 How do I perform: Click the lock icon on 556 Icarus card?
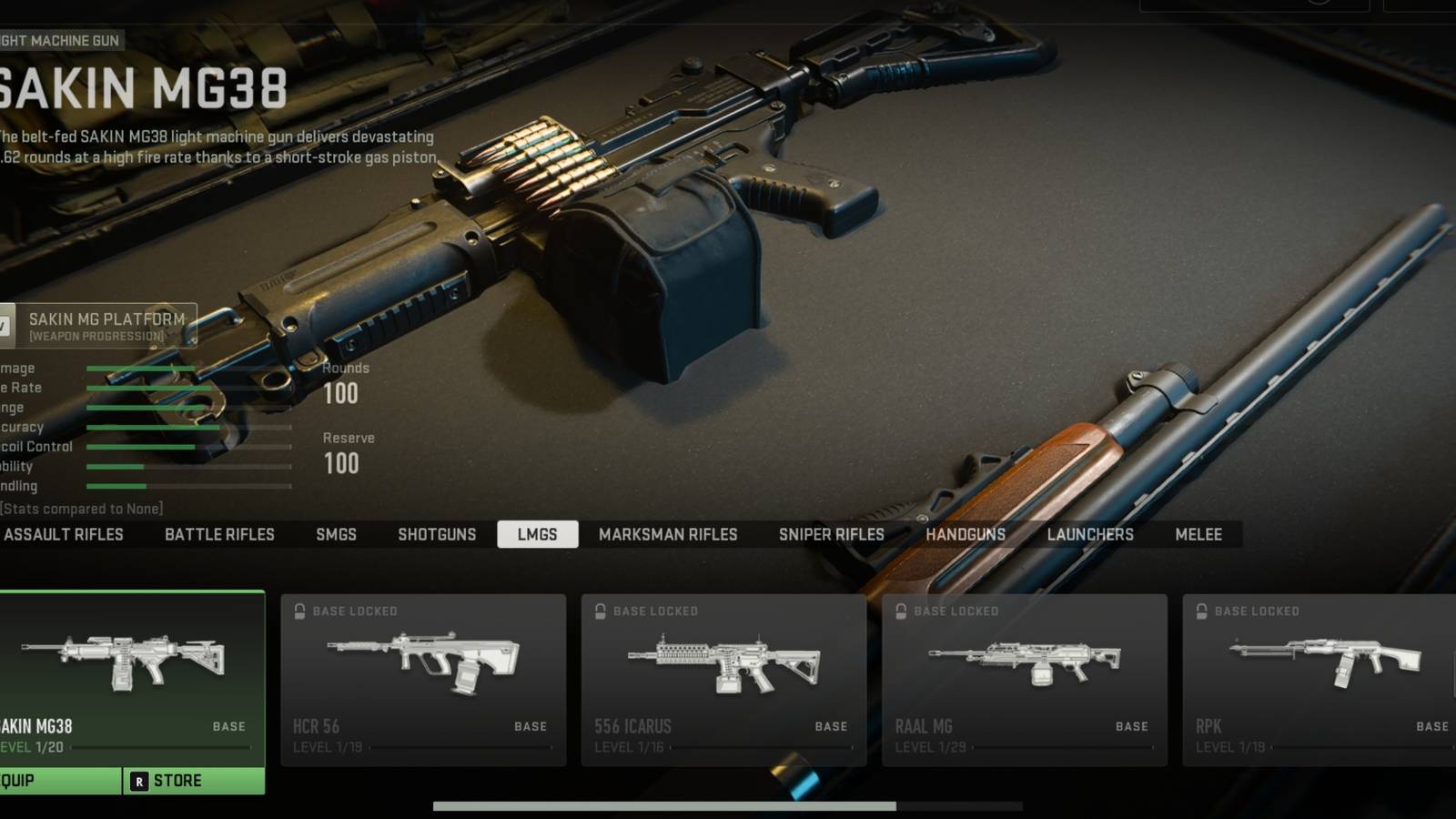601,611
